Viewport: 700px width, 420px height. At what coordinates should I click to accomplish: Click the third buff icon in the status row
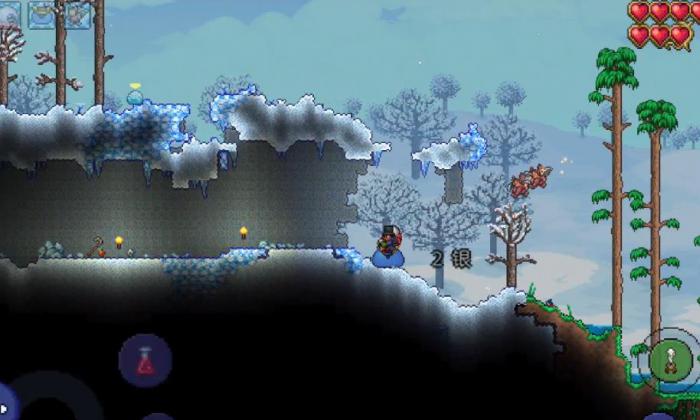(x=78, y=13)
